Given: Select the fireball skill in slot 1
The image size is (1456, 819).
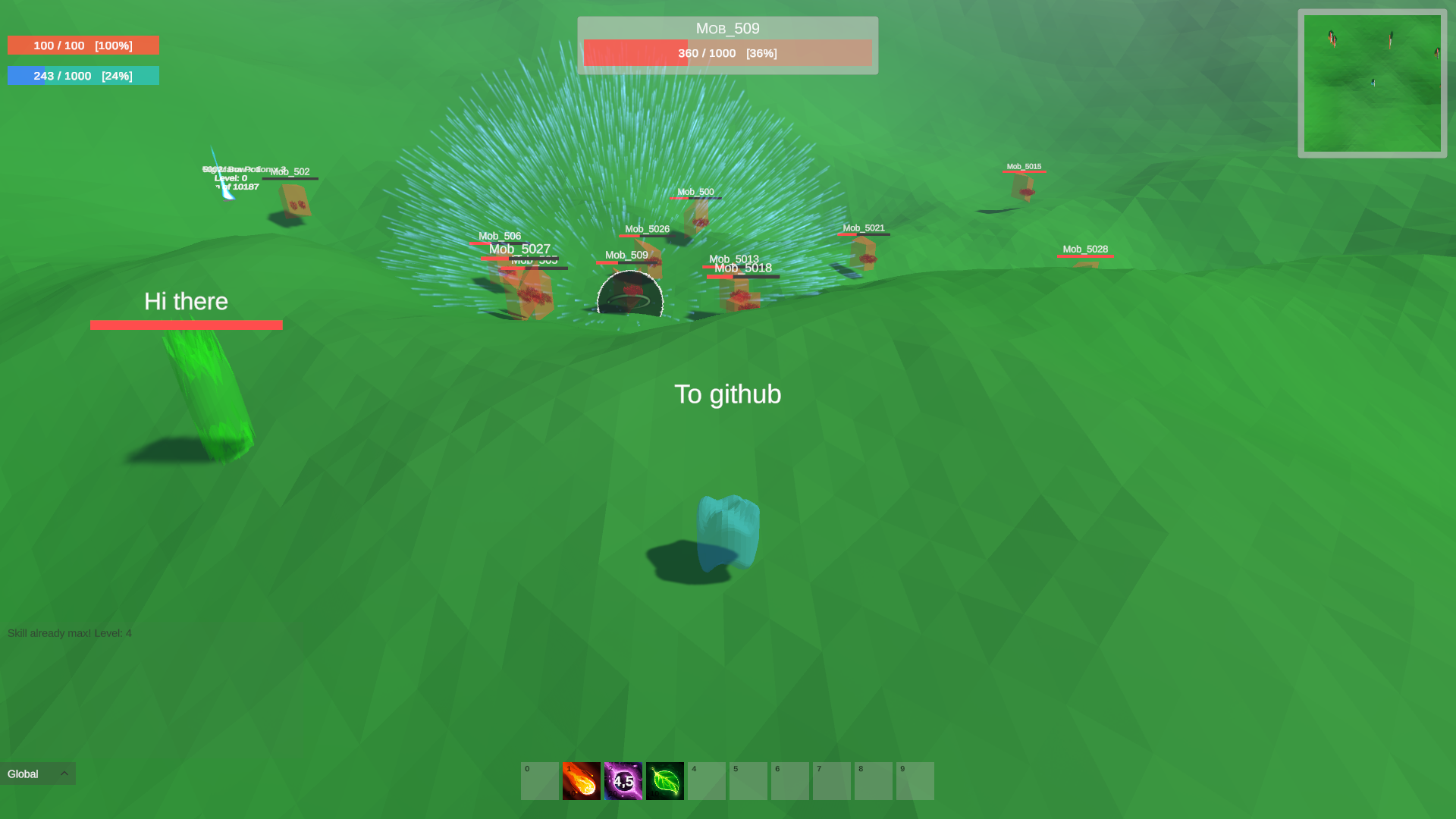Looking at the screenshot, I should point(582,780).
